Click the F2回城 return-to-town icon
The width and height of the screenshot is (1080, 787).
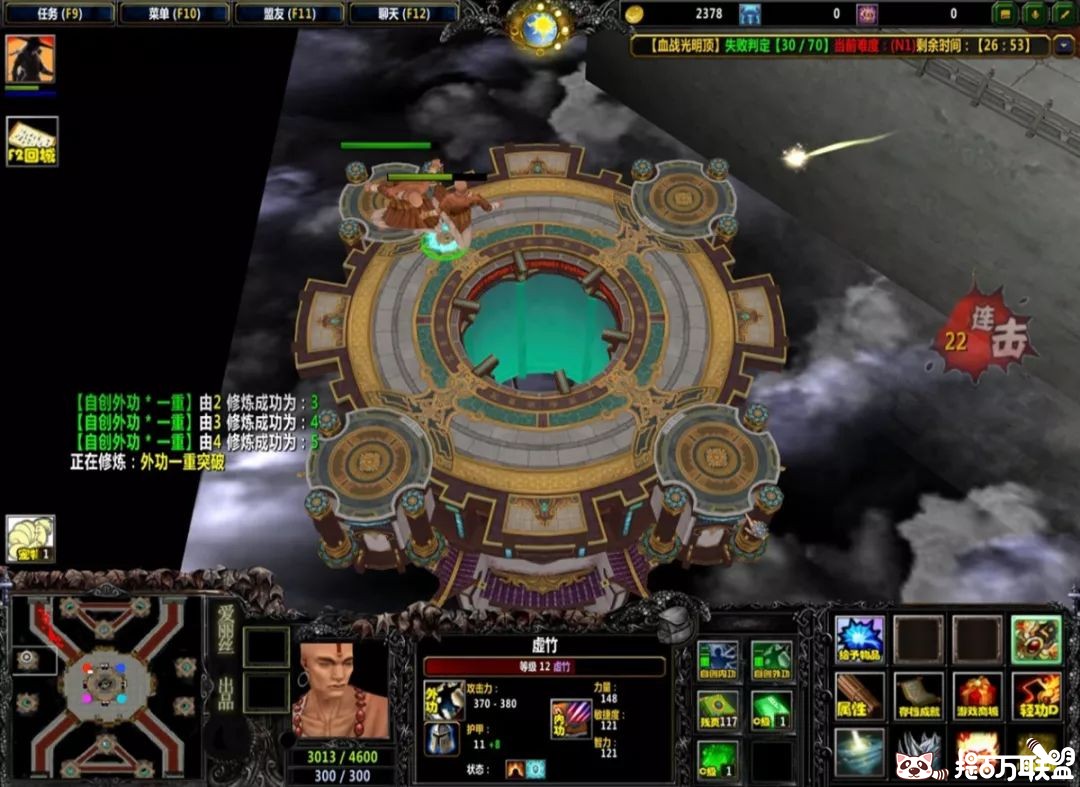(32, 141)
